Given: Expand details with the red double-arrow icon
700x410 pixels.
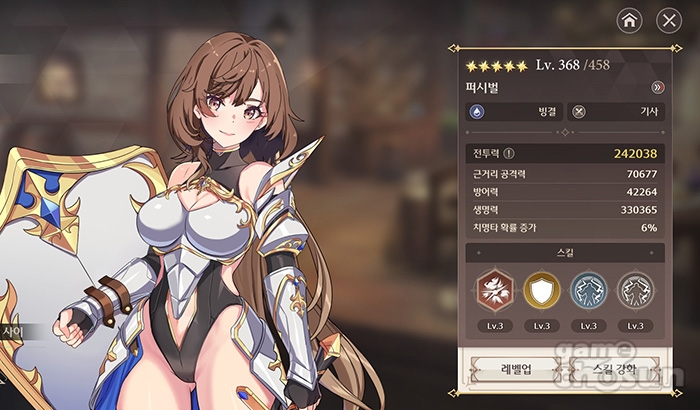Looking at the screenshot, I should (x=657, y=87).
